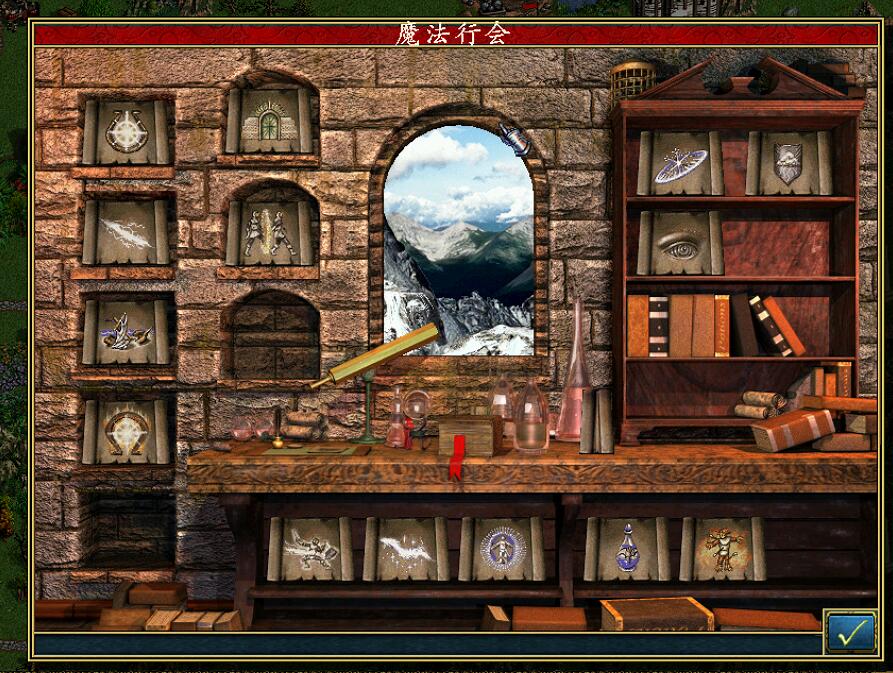Screen dimensions: 893x673
Task: View the figure in glowing circle scroll
Action: (x=500, y=549)
